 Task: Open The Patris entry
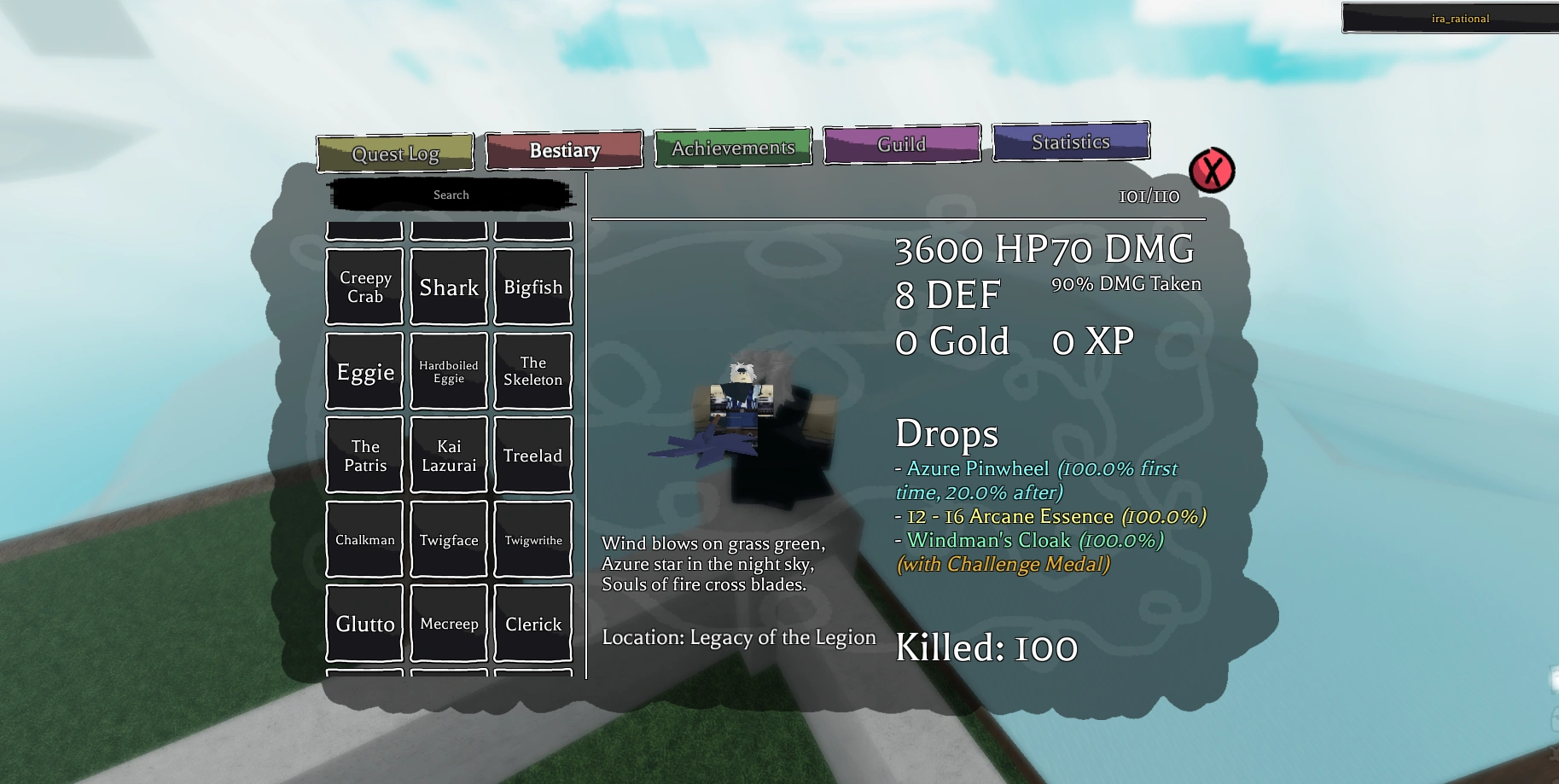[x=364, y=455]
